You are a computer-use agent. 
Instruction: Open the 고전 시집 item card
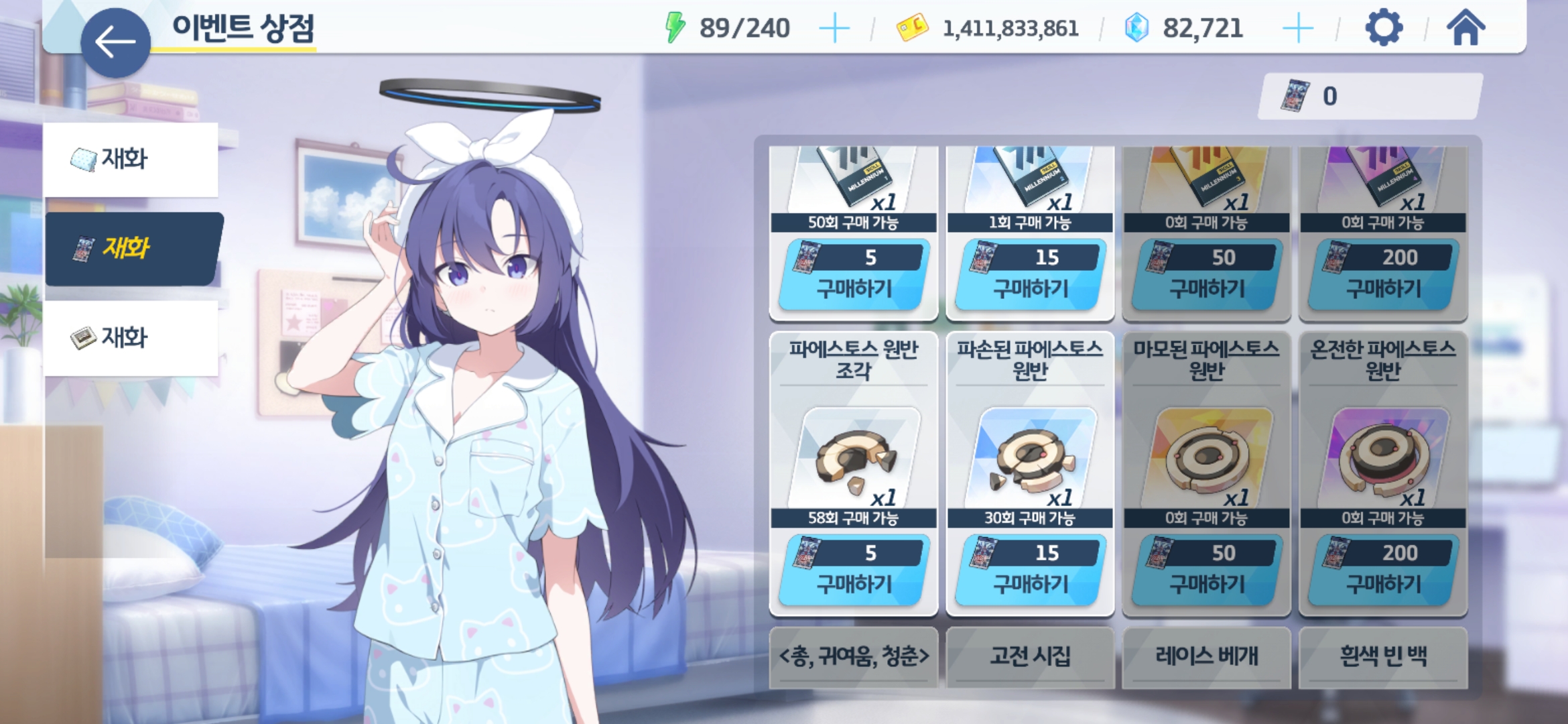pyautogui.click(x=1030, y=656)
